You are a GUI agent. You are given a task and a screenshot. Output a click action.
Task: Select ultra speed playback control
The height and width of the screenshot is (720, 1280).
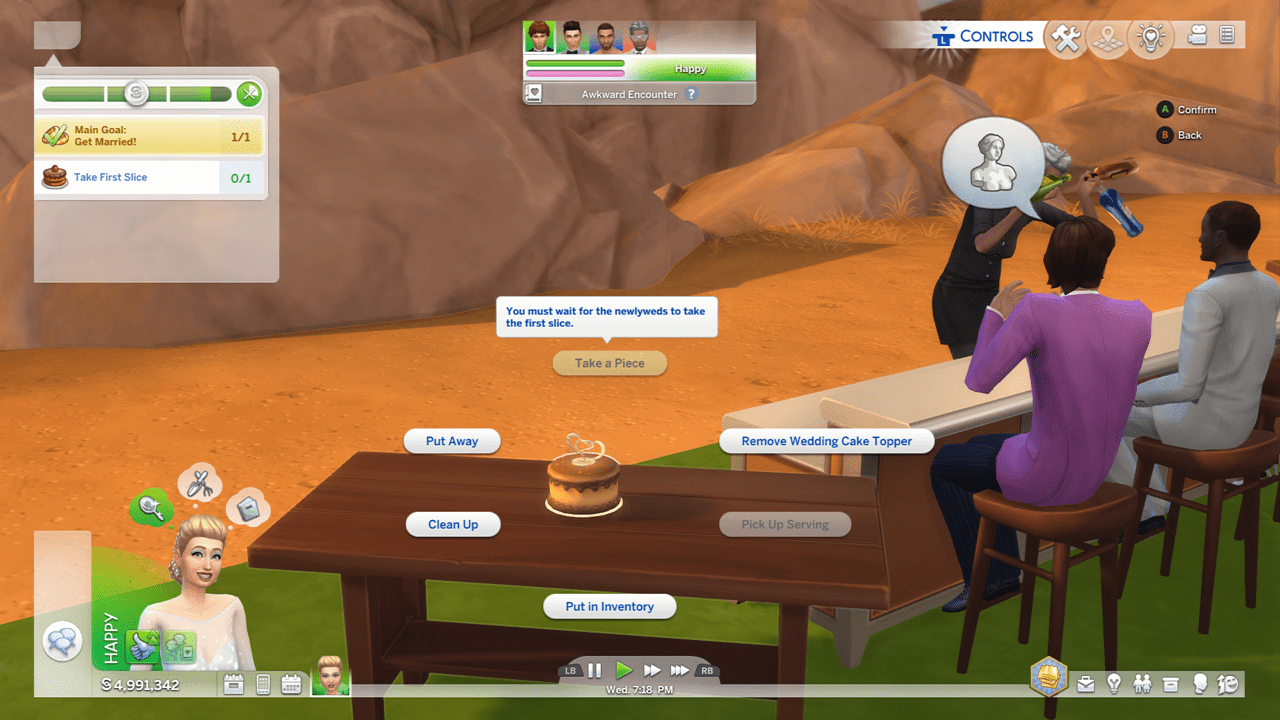click(678, 670)
